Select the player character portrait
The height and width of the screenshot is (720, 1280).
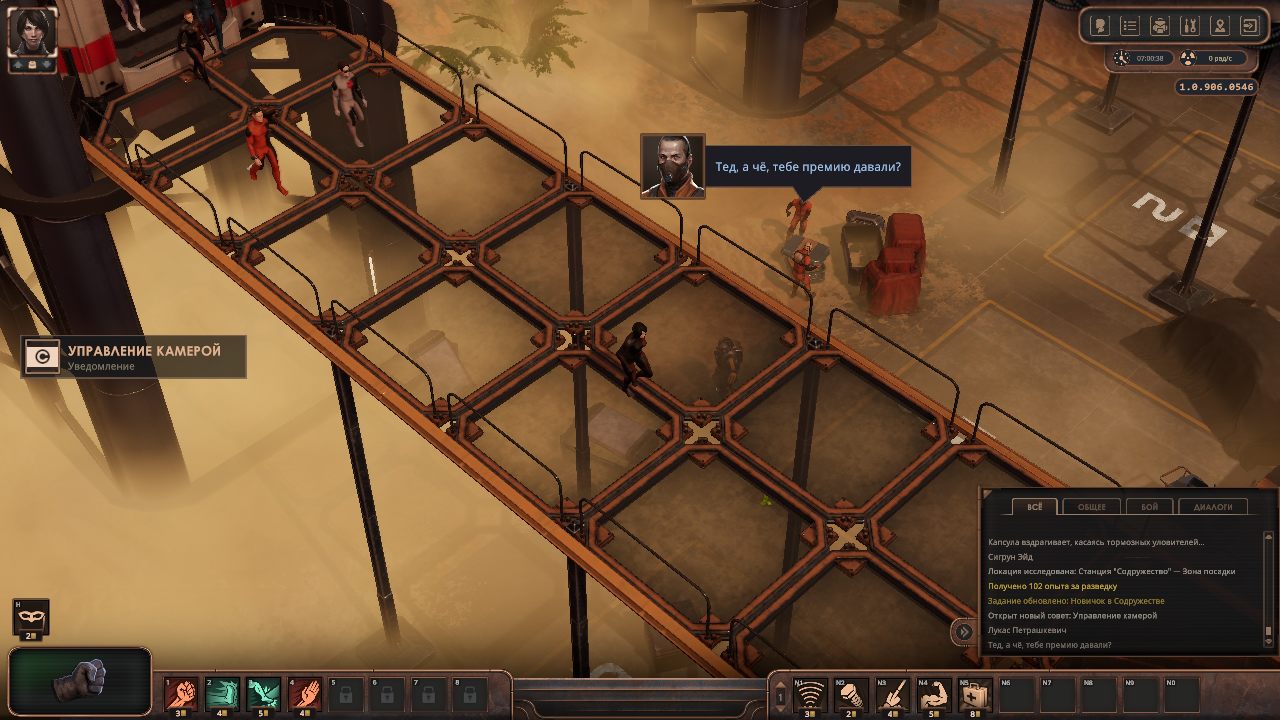coord(32,31)
